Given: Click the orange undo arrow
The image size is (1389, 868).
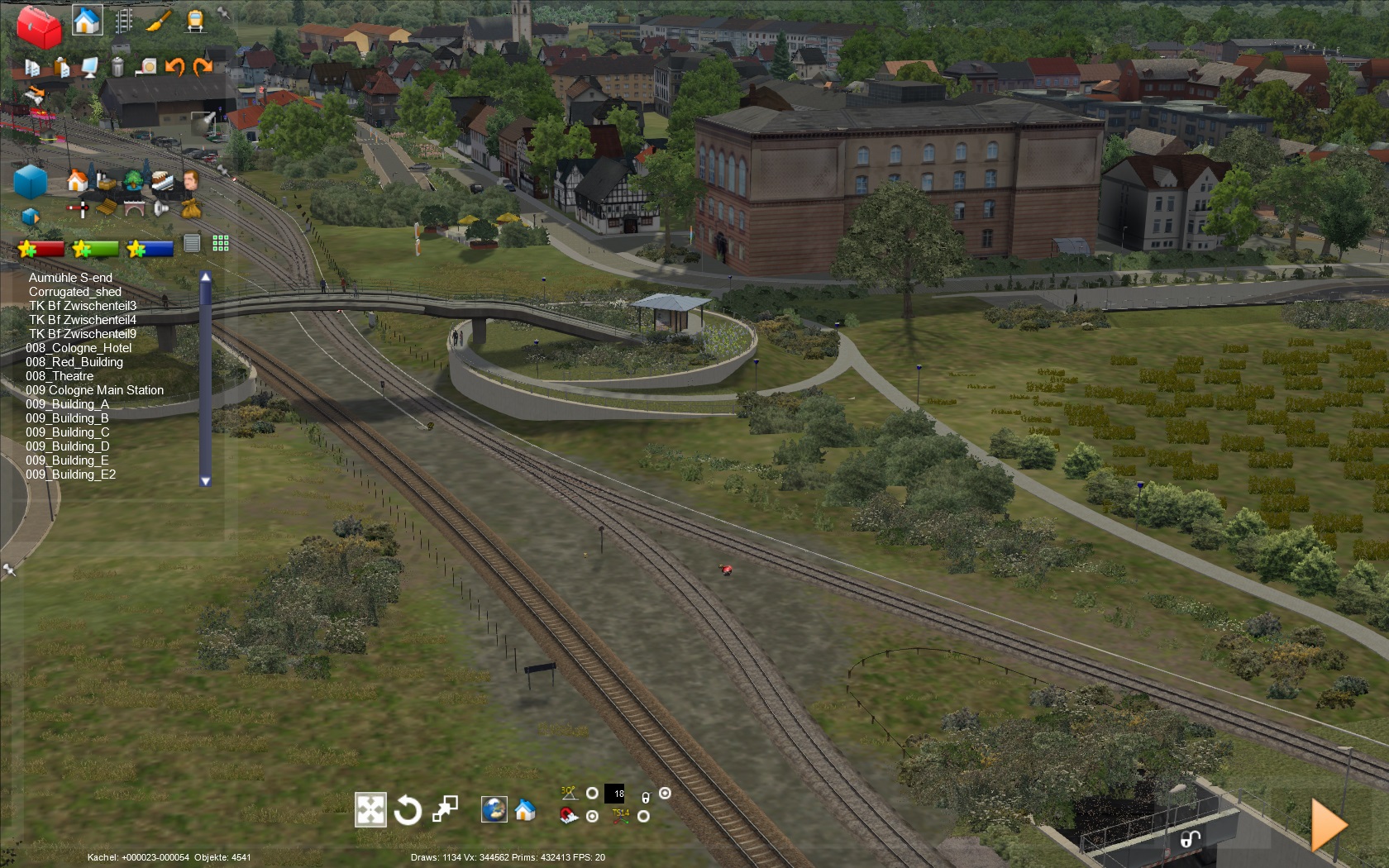Looking at the screenshot, I should click(x=174, y=66).
